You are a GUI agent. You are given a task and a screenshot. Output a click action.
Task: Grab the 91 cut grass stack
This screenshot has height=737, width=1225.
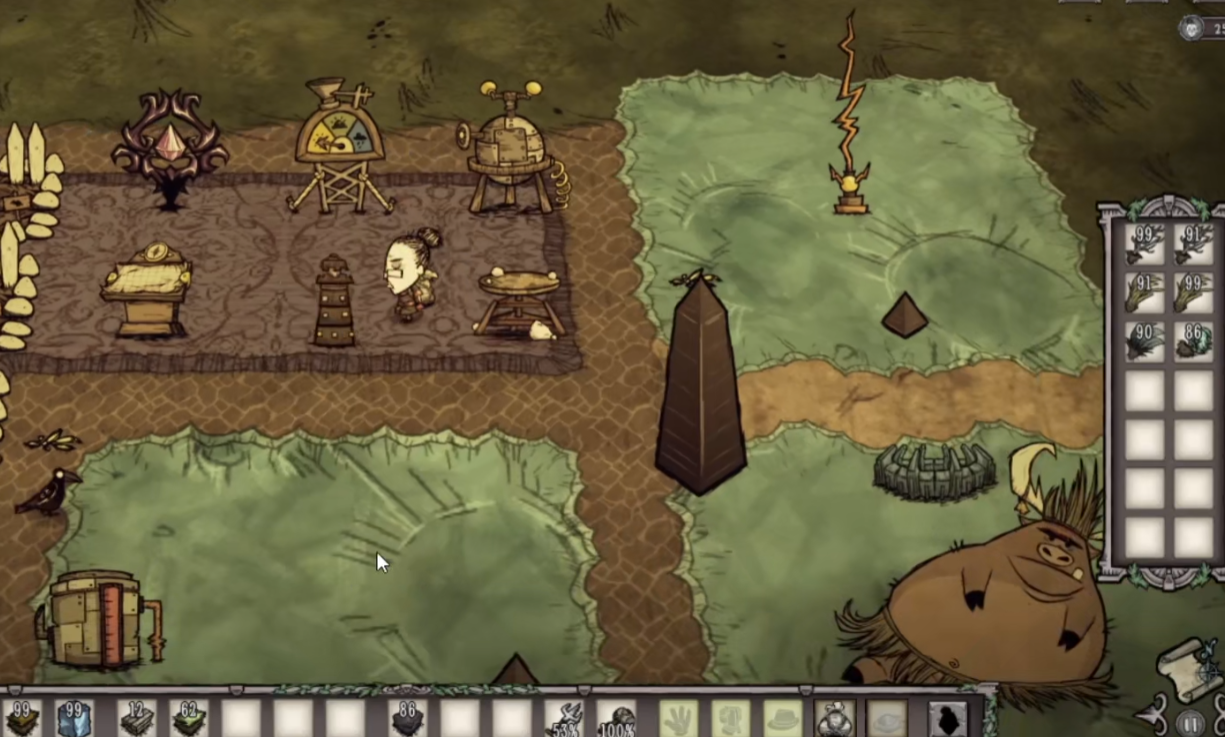[1143, 293]
